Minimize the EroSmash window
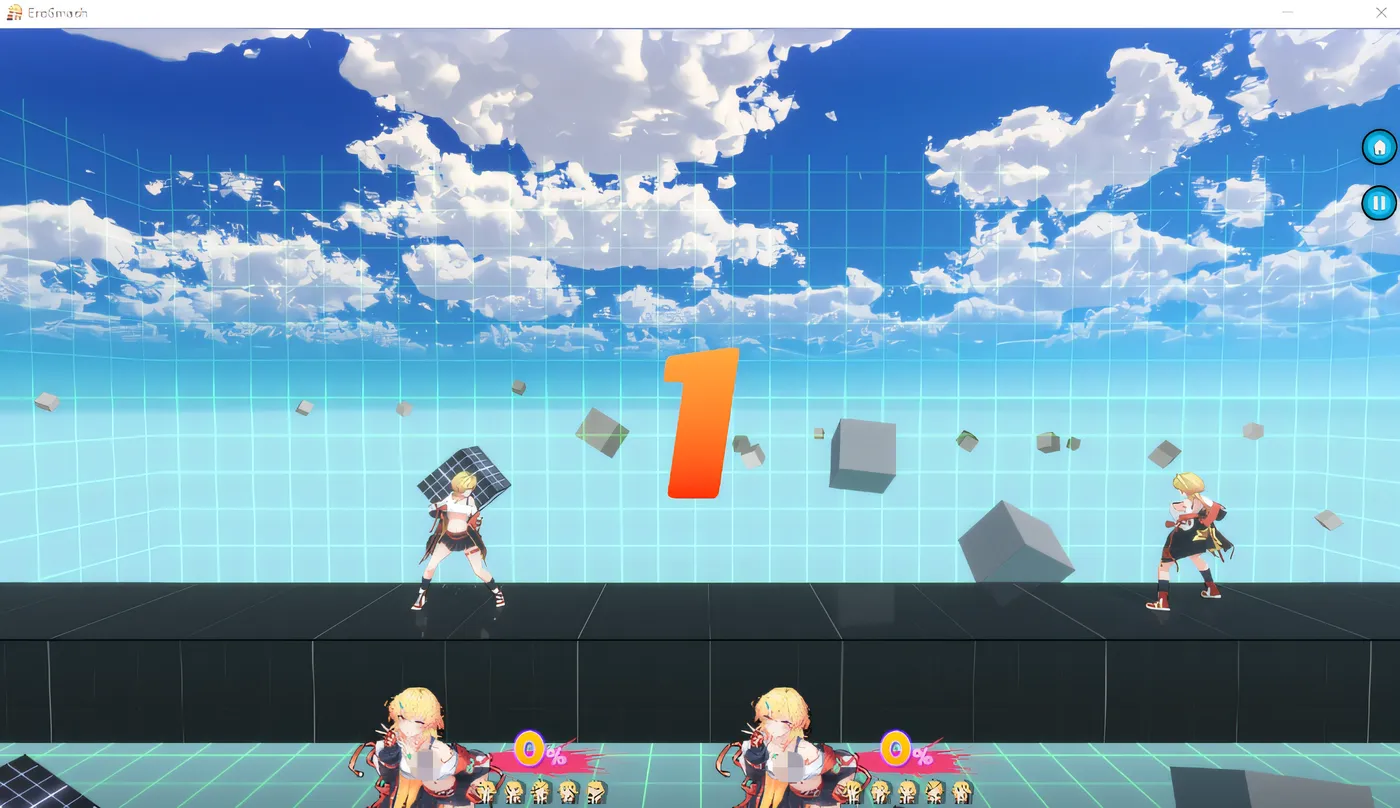This screenshot has height=808, width=1400. (1286, 12)
